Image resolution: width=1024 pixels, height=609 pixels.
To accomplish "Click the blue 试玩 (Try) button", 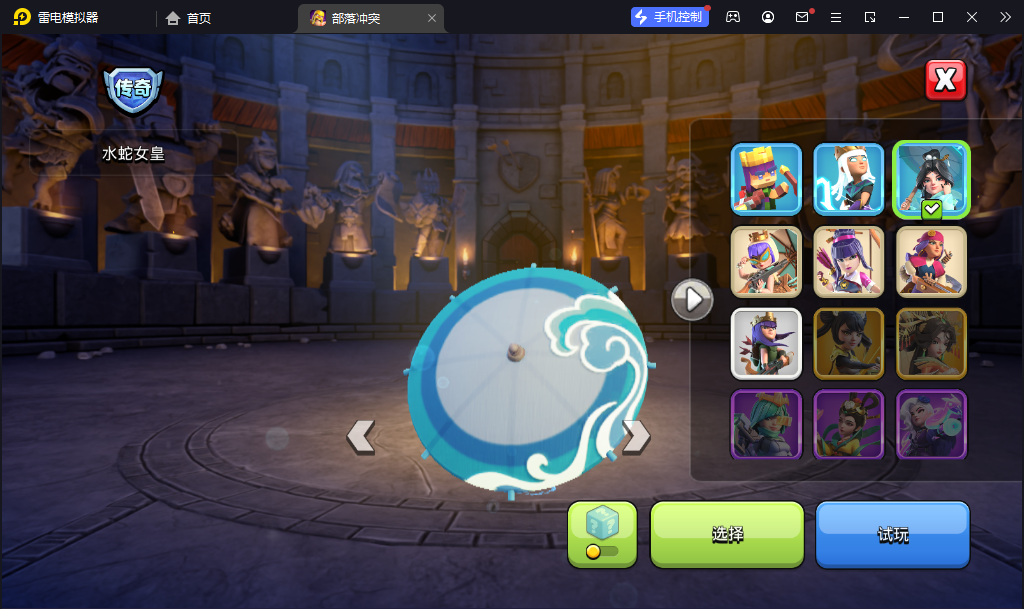I will [893, 534].
